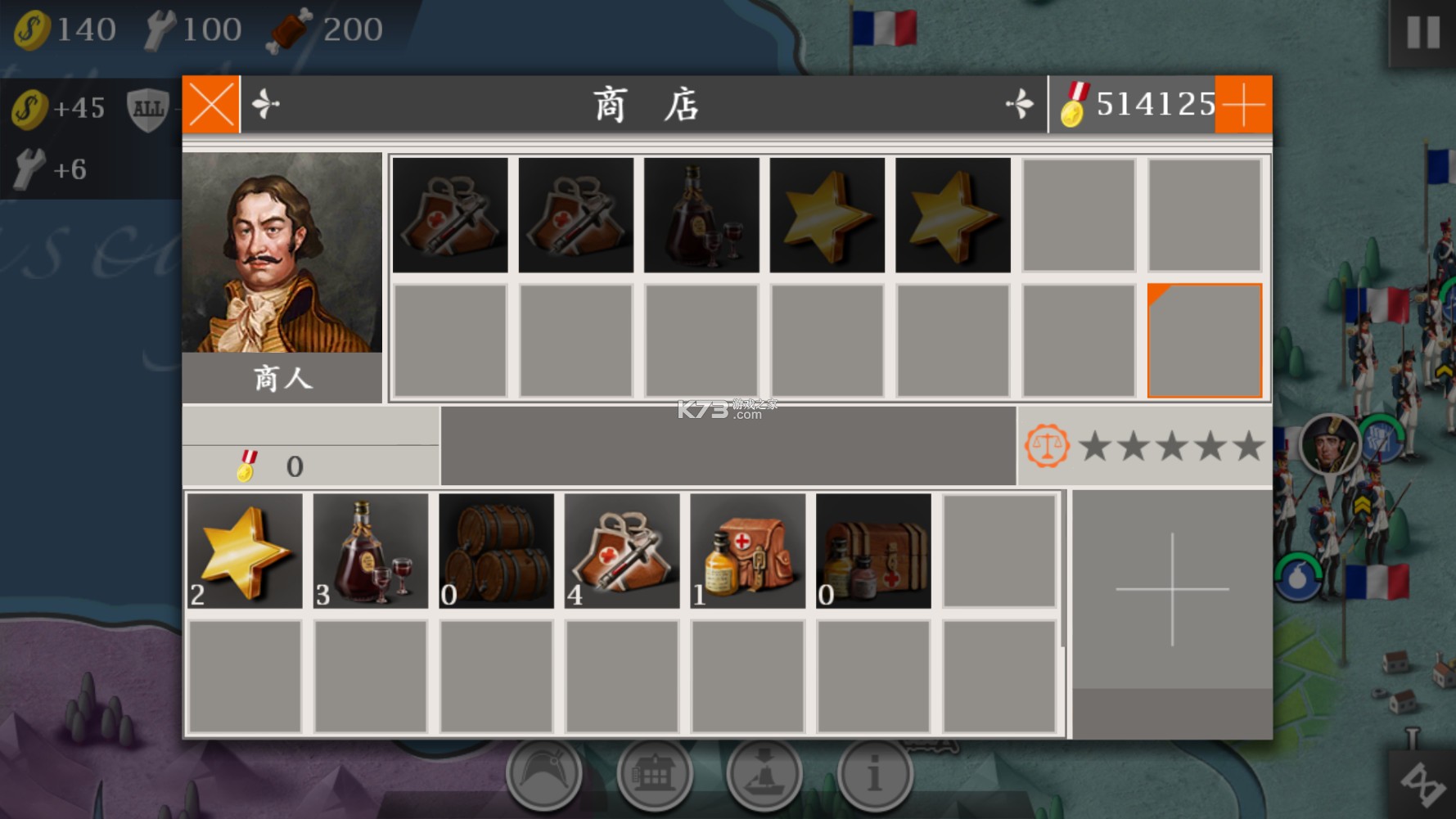1456x819 pixels.
Task: Select the first medical kit in shop
Action: (449, 214)
